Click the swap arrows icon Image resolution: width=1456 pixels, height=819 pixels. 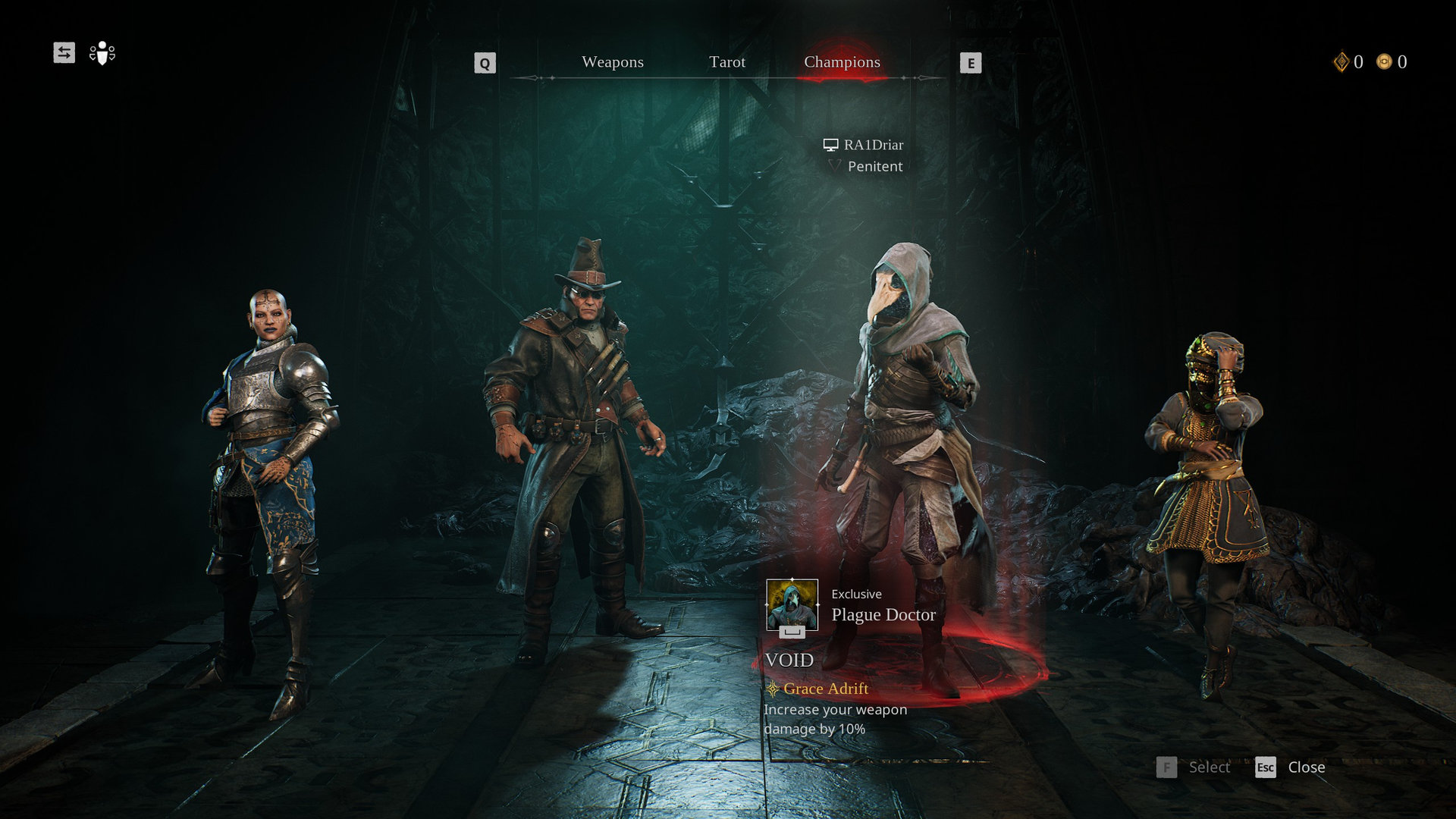pyautogui.click(x=64, y=52)
